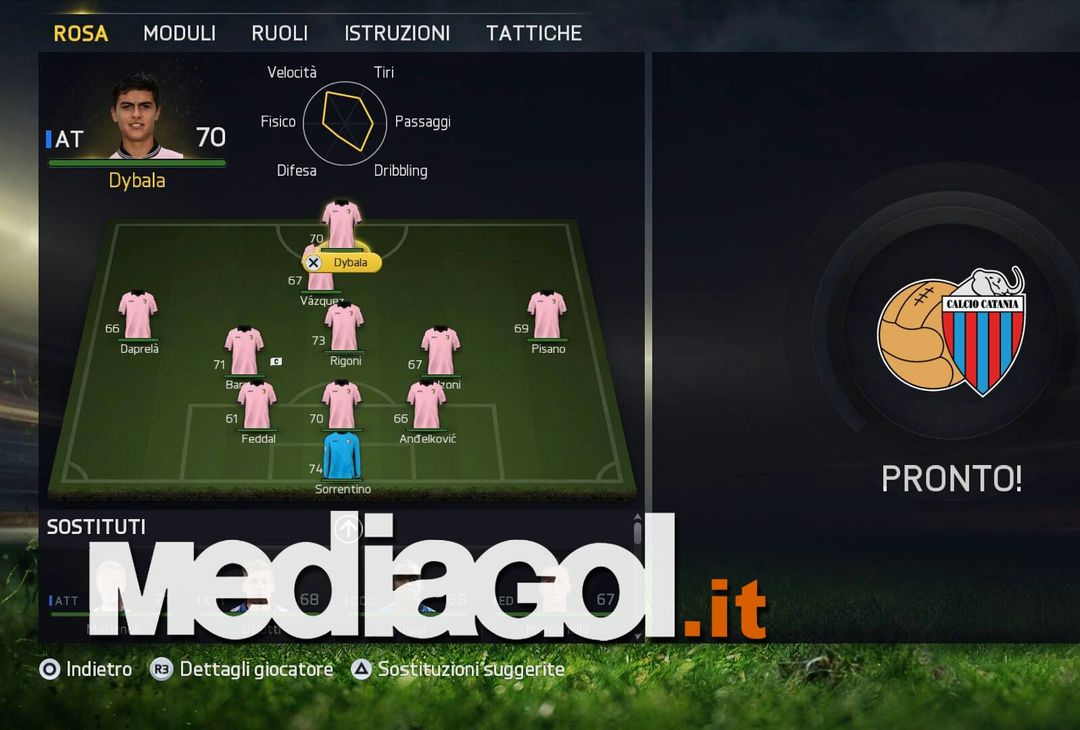Select defender Feddal

(257, 405)
